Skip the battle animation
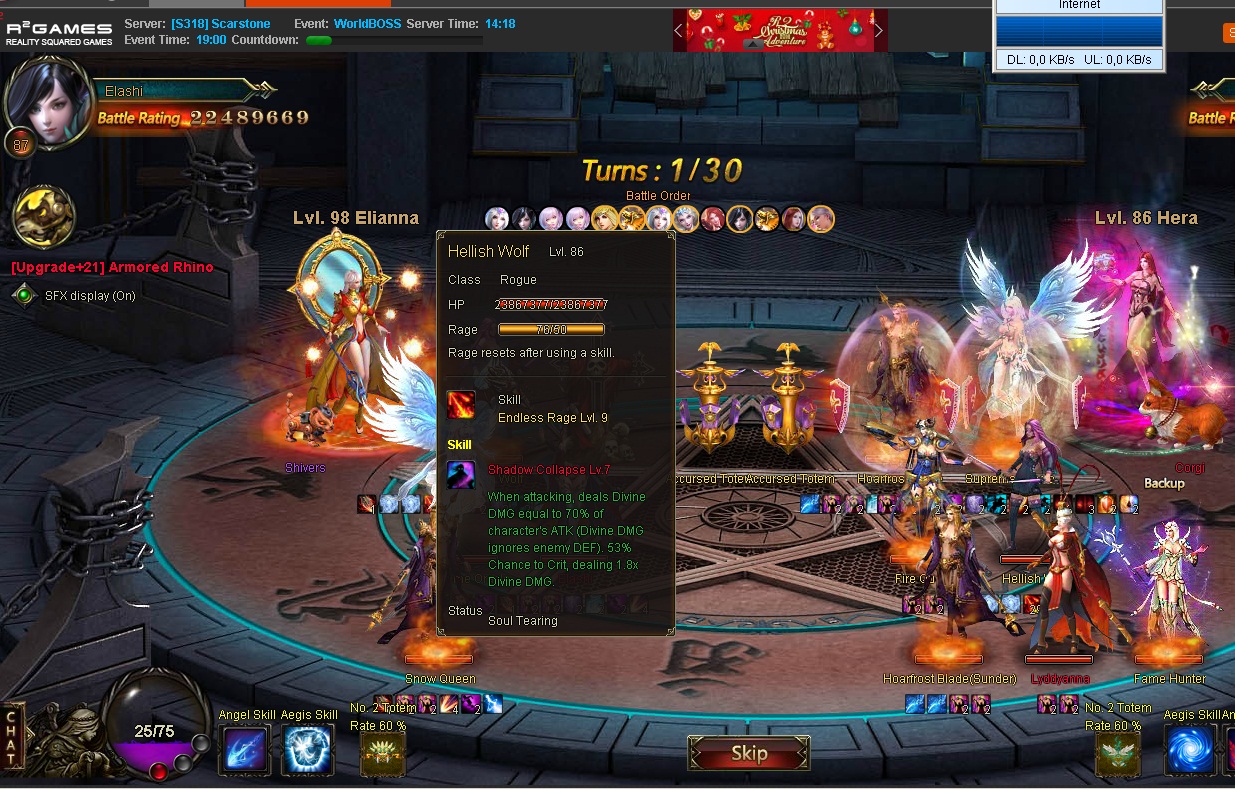 pos(748,753)
